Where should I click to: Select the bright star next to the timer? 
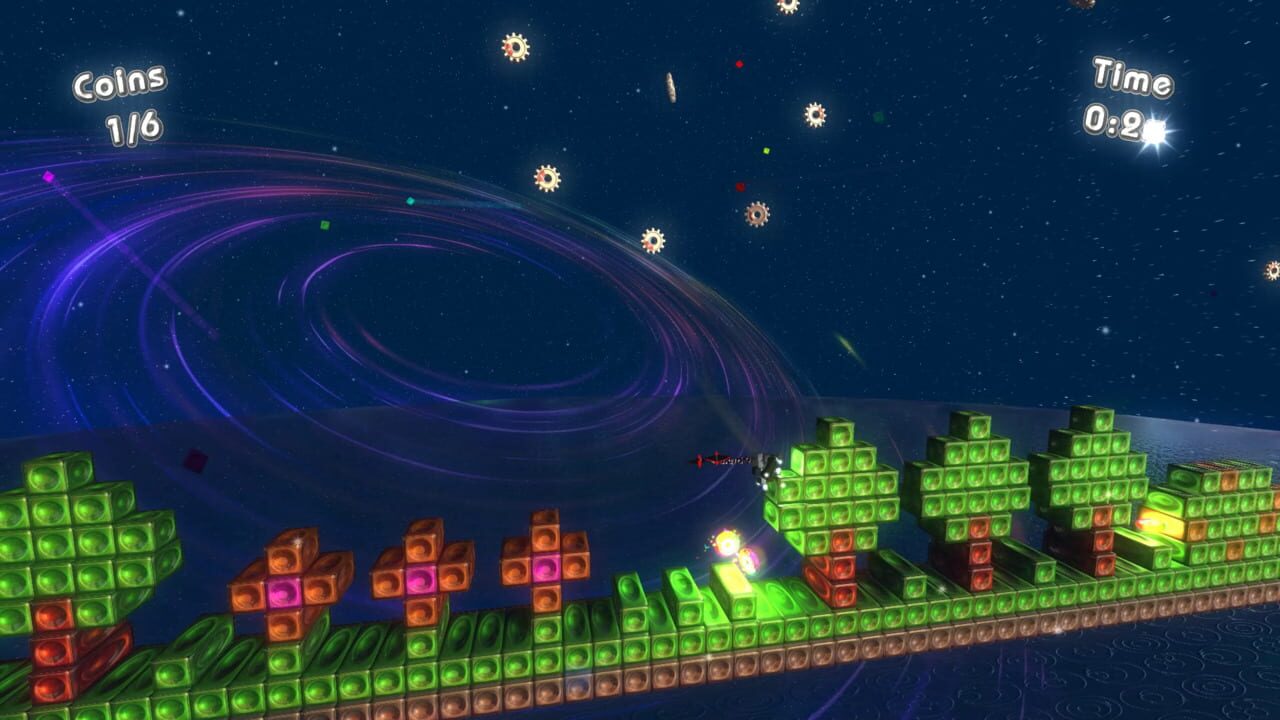click(1154, 130)
